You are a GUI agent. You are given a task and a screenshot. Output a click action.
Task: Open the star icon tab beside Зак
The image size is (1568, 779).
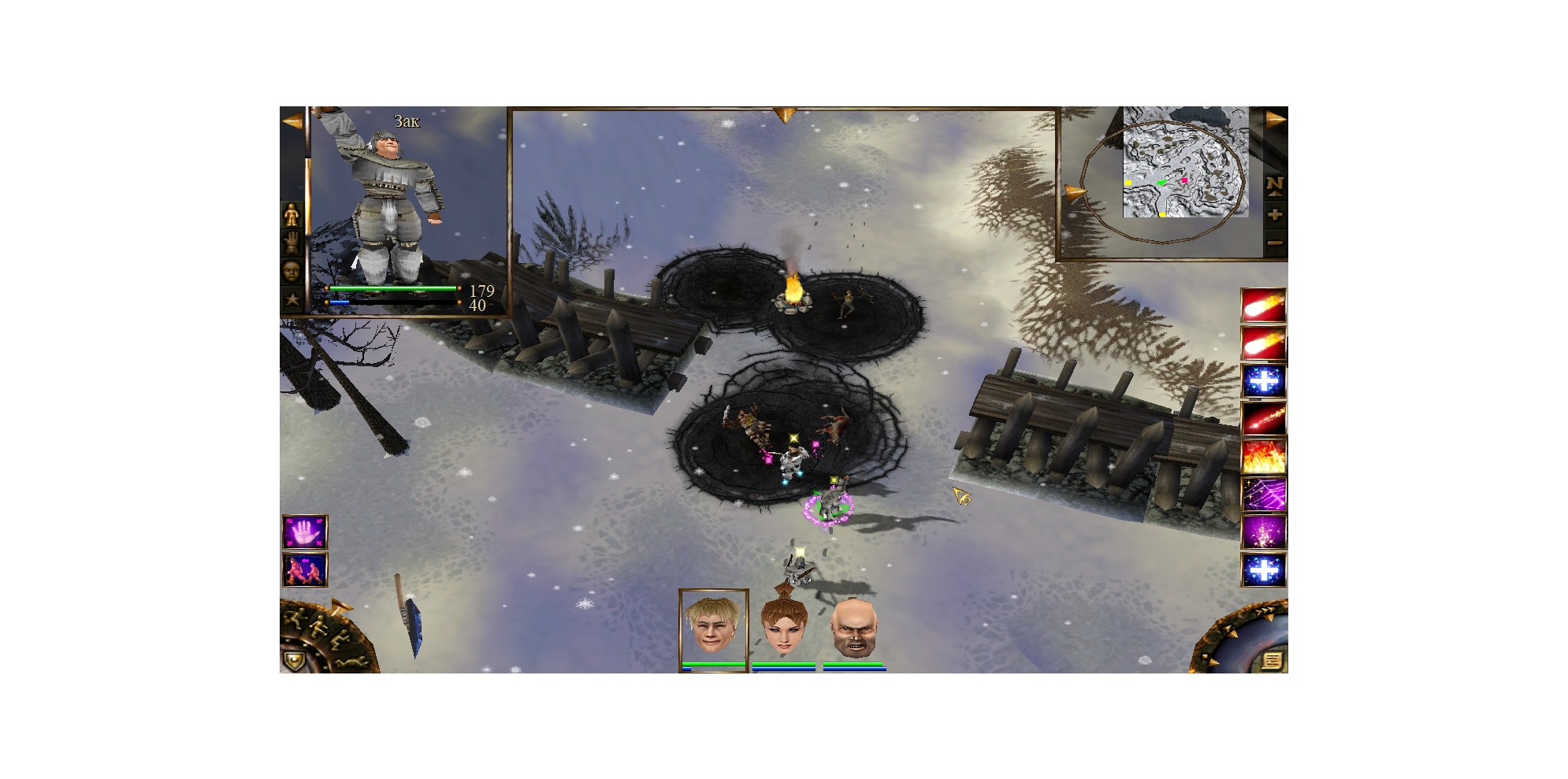(292, 299)
